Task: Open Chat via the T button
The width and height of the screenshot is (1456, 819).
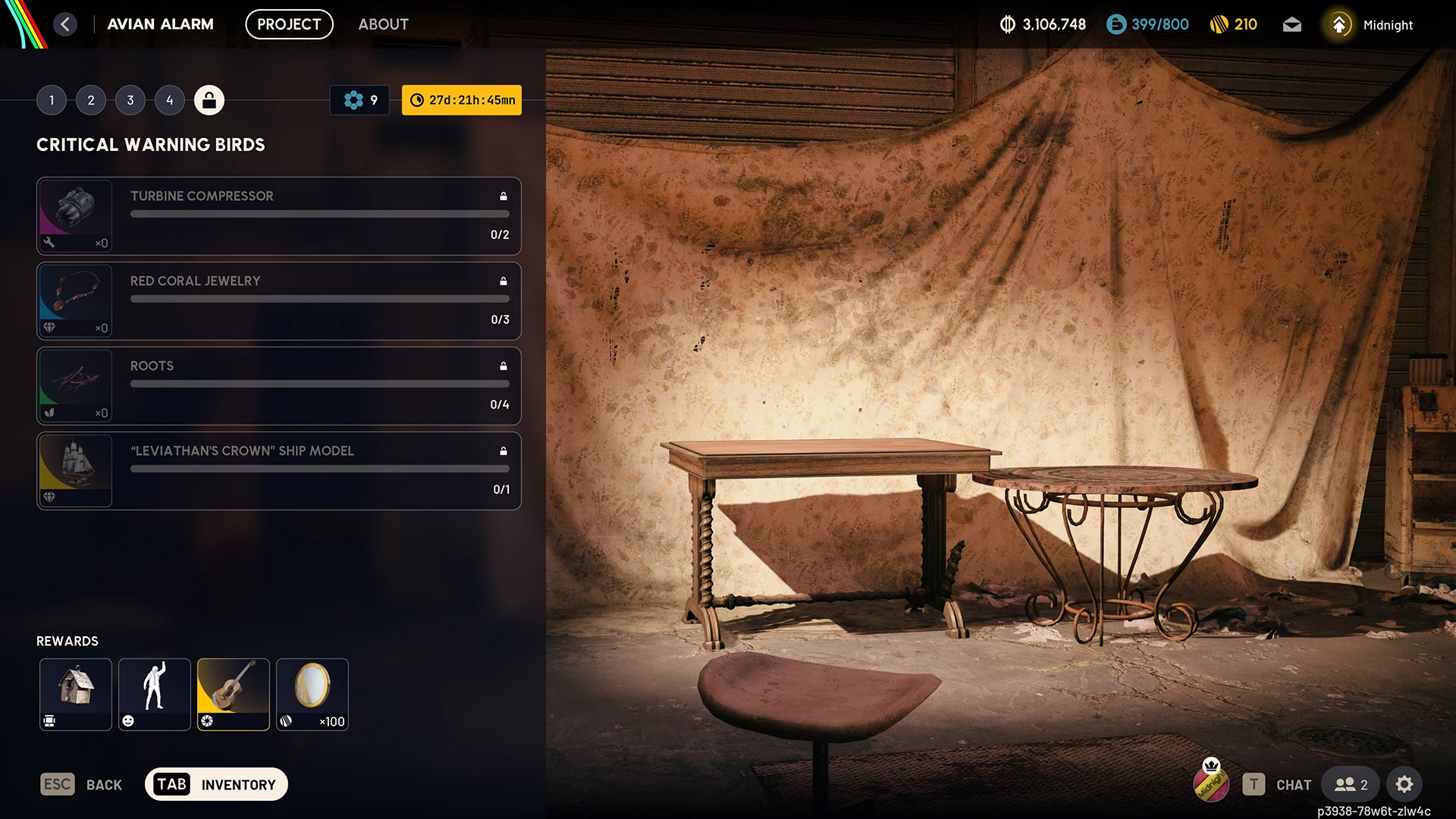Action: pyautogui.click(x=1255, y=784)
